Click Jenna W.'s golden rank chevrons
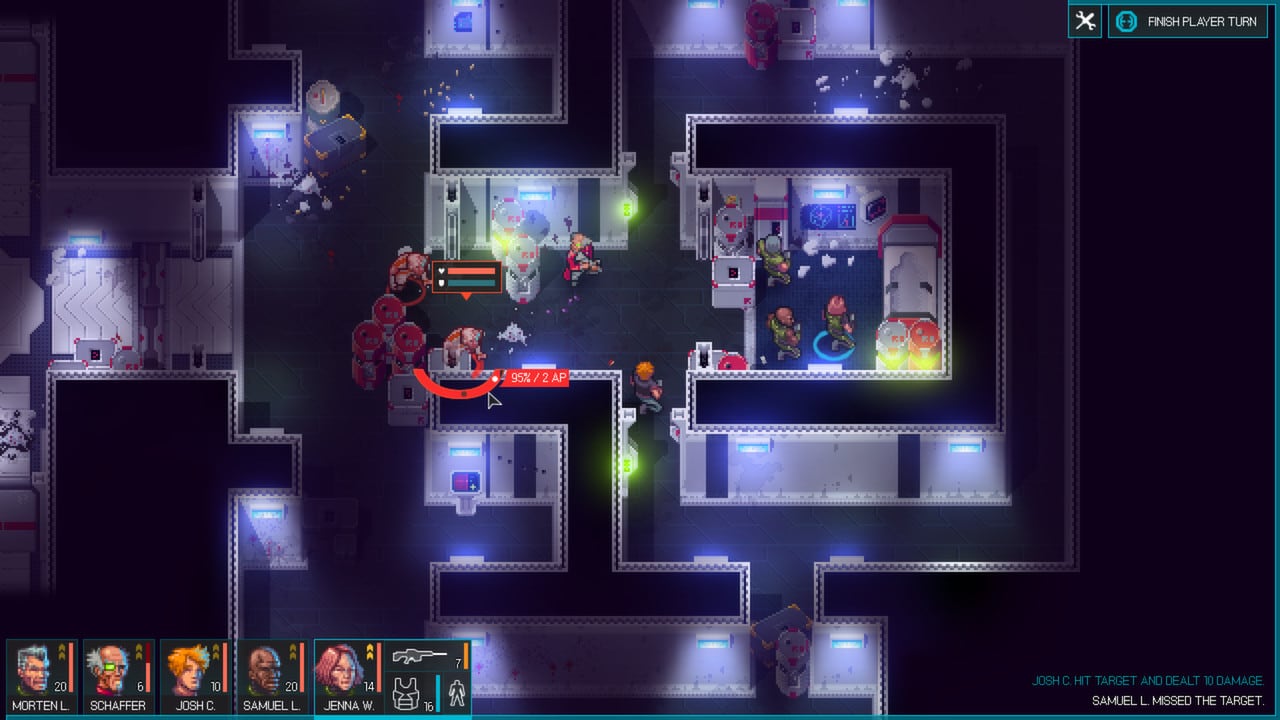Image resolution: width=1280 pixels, height=720 pixels. coord(369,652)
